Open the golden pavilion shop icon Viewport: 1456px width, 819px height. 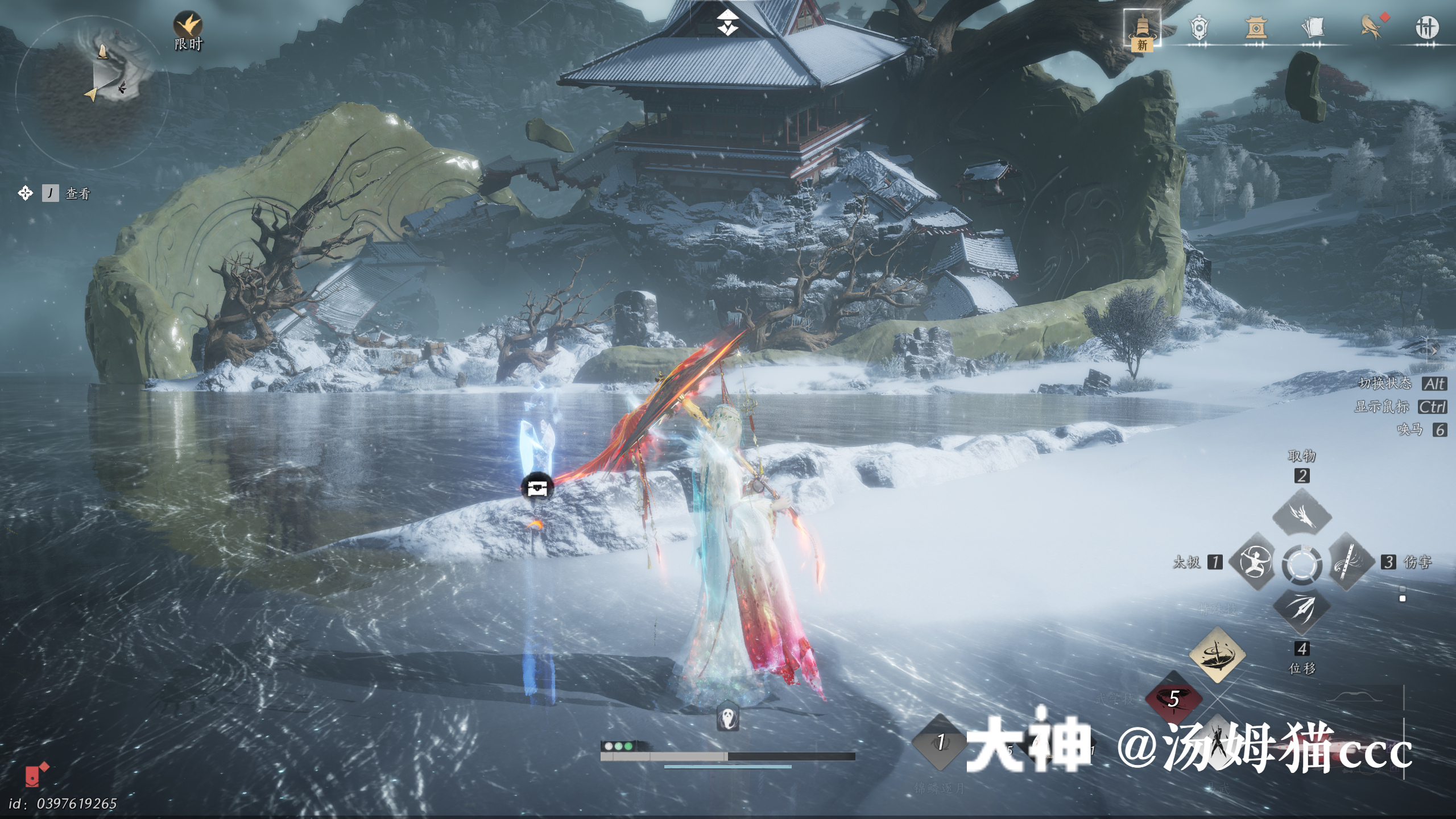pyautogui.click(x=1256, y=27)
